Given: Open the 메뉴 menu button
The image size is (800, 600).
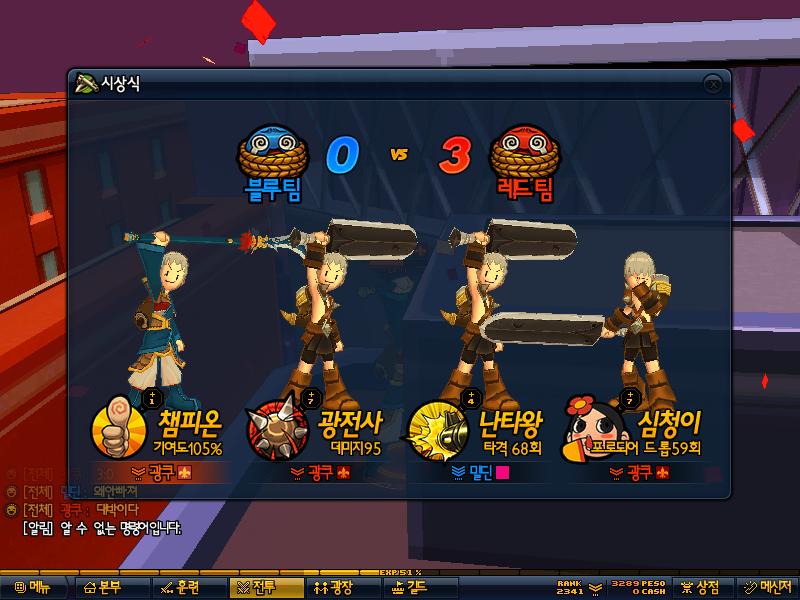Looking at the screenshot, I should 31,588.
